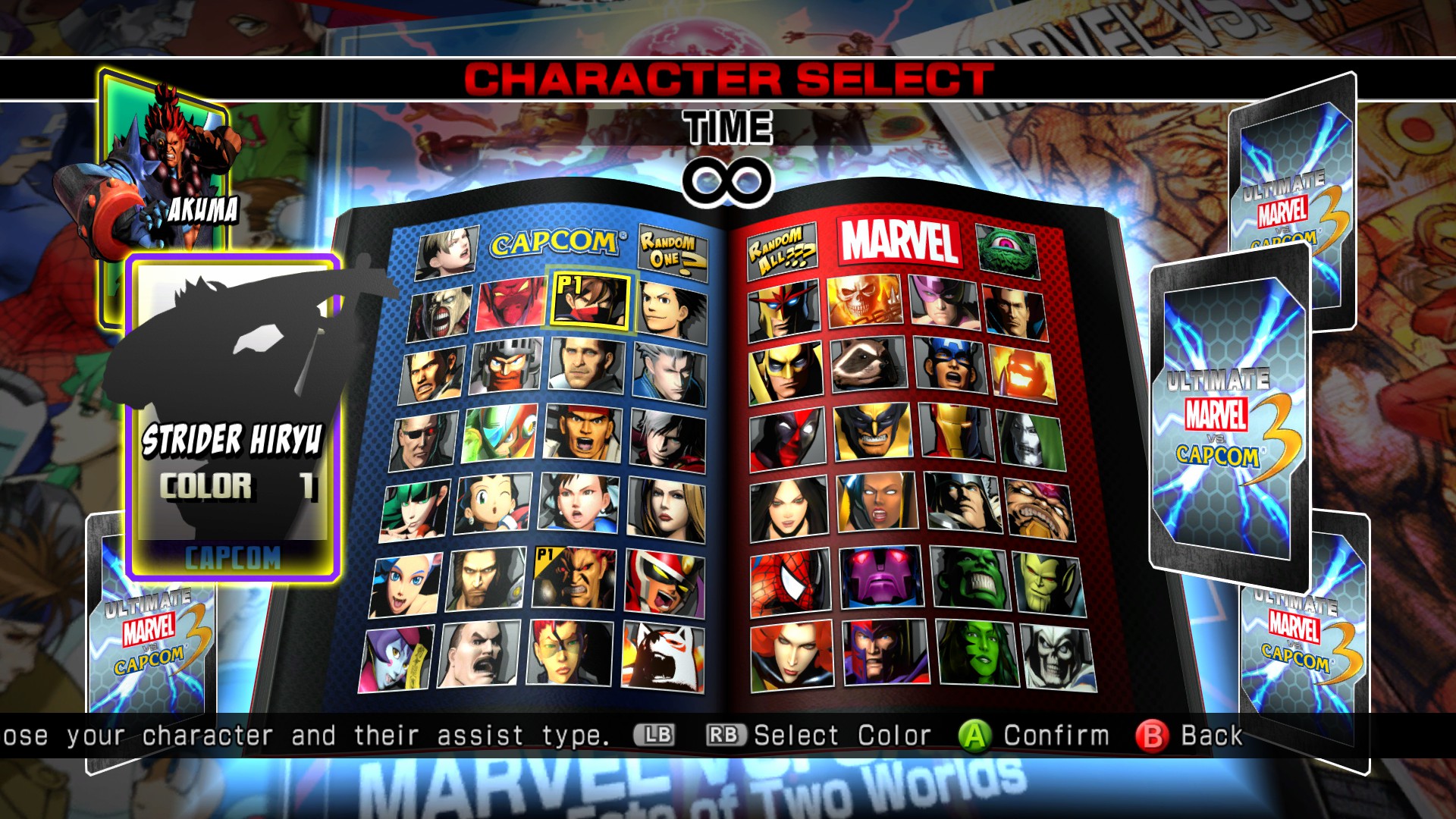This screenshot has width=1456, height=819.
Task: Select Chun-Li on the Capcom page
Action: pyautogui.click(x=579, y=504)
